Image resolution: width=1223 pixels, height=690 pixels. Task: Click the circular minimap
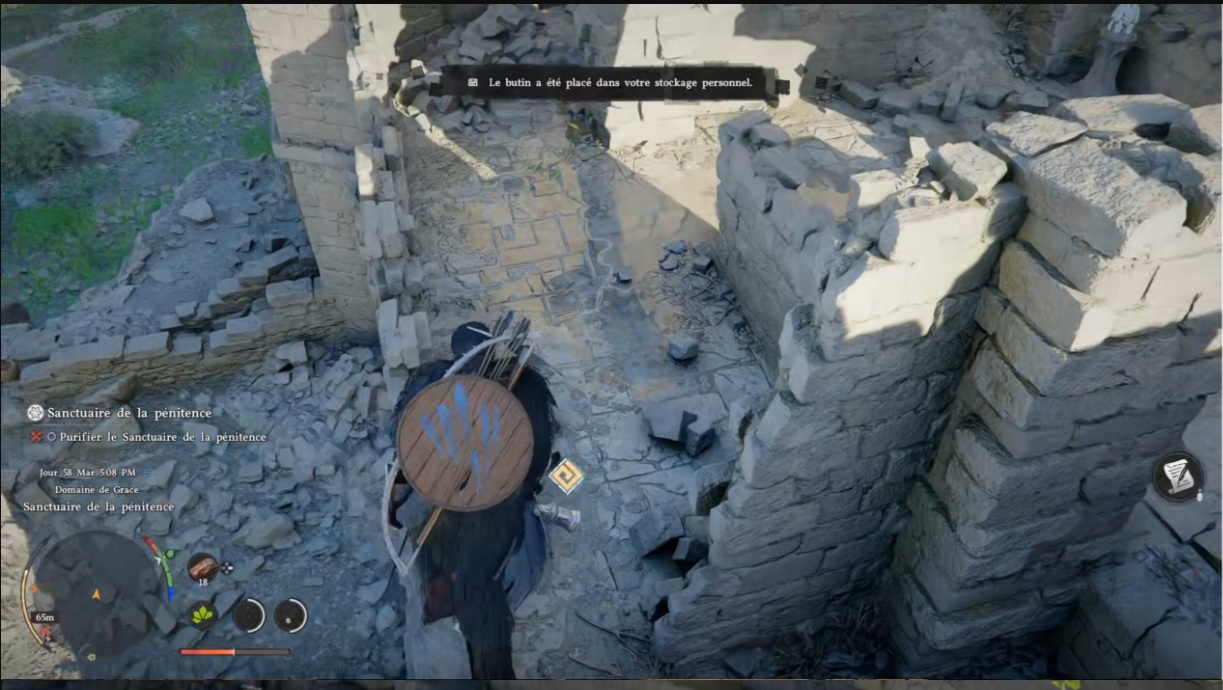[96, 594]
